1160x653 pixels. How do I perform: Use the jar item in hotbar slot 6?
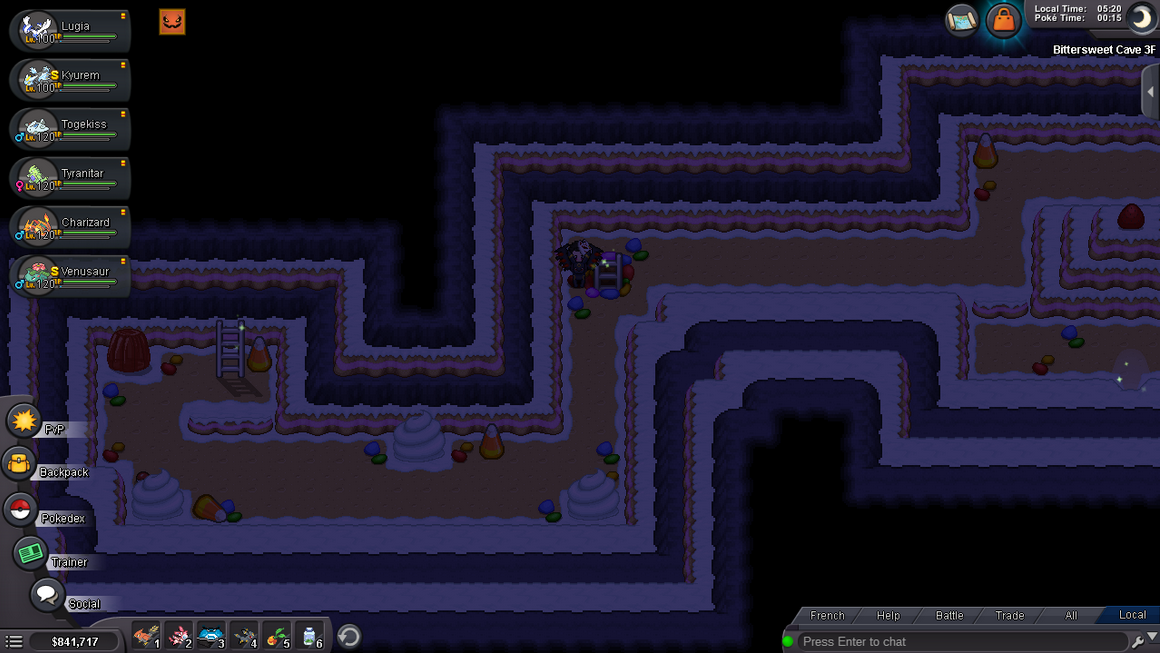pyautogui.click(x=309, y=635)
